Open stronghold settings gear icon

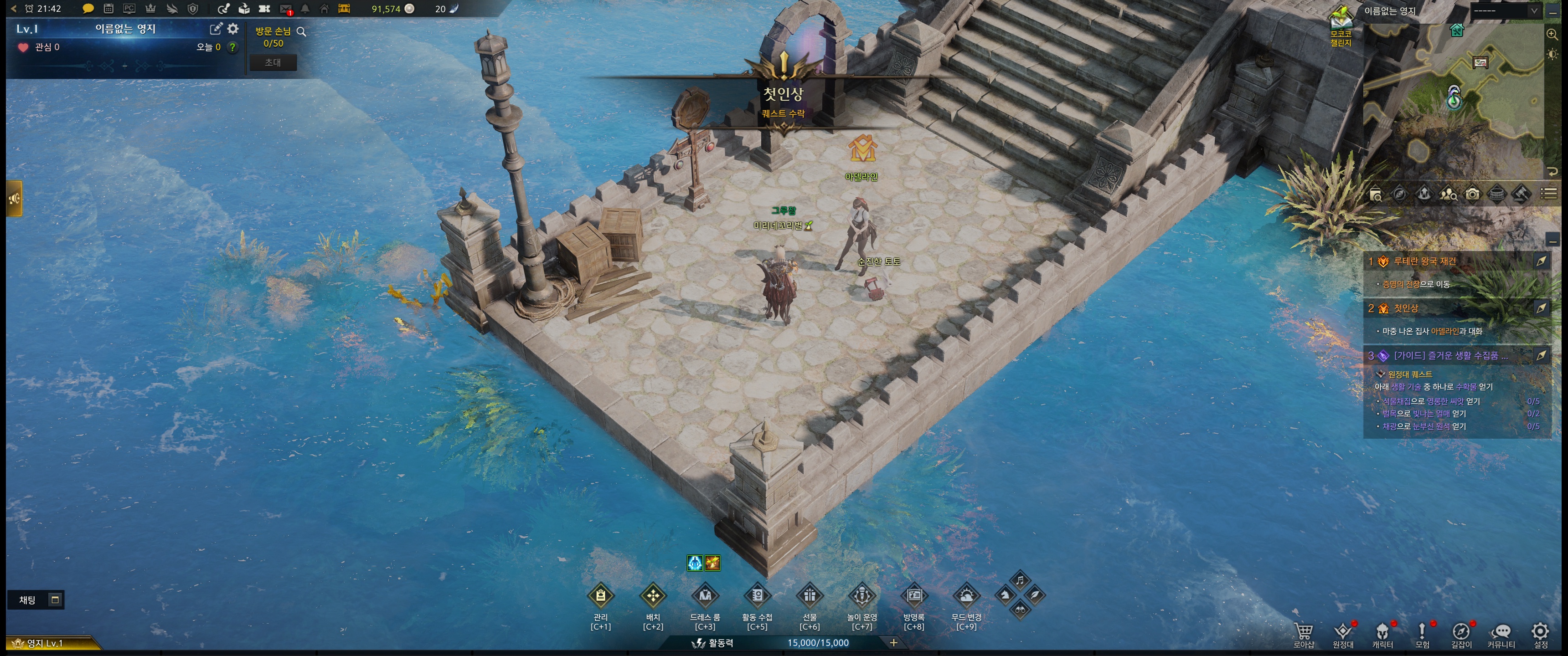tap(232, 29)
